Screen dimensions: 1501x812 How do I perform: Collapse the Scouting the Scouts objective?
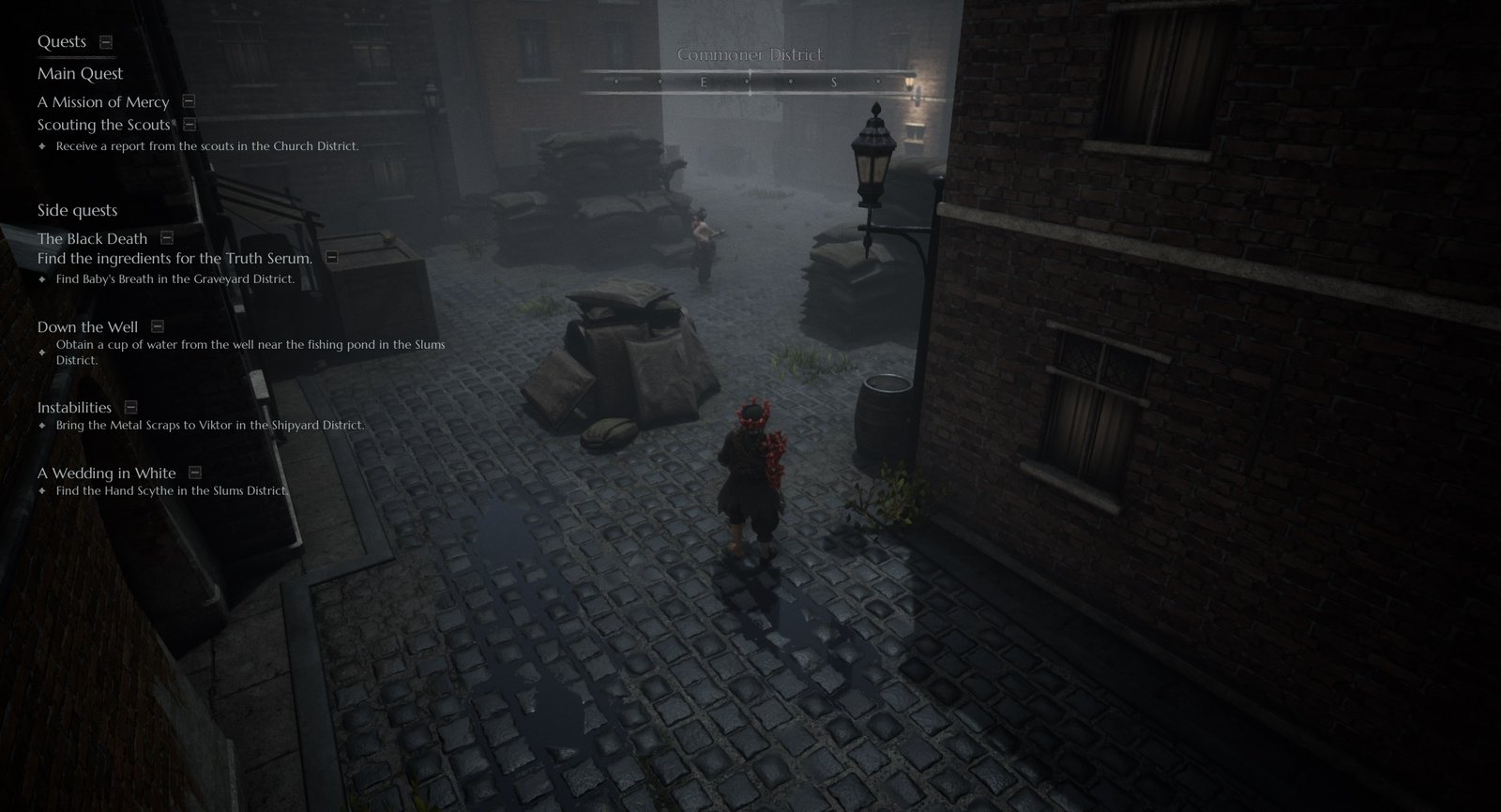coord(190,124)
